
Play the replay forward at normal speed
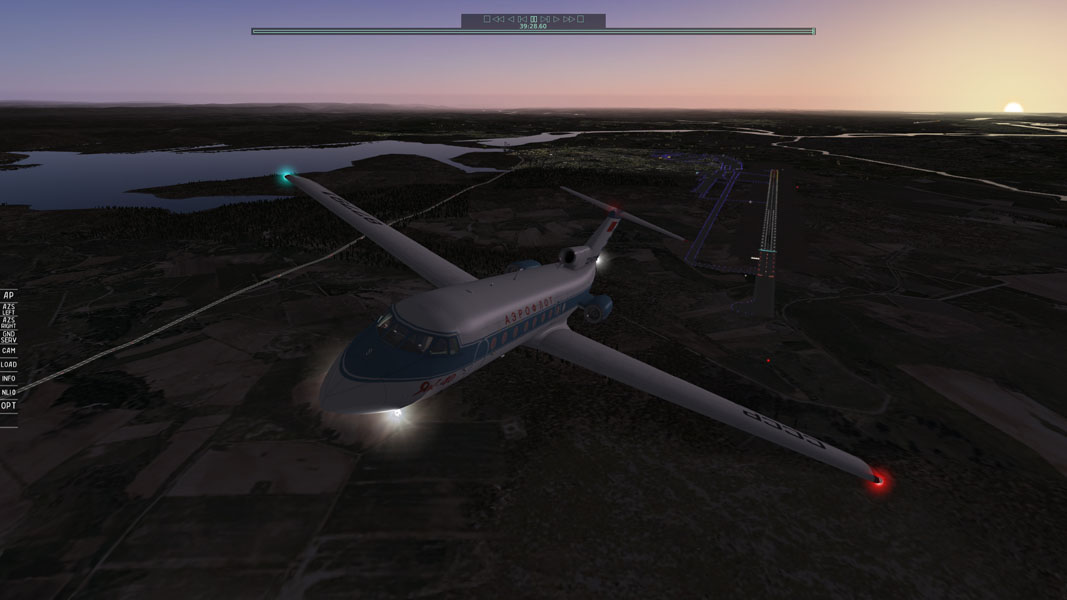coord(557,19)
